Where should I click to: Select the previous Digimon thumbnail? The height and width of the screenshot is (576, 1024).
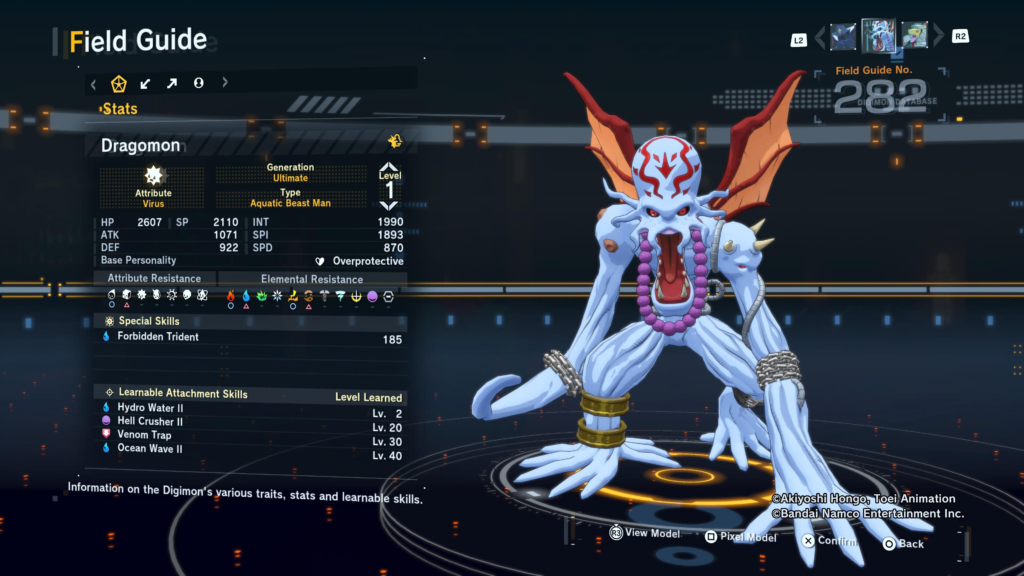[x=843, y=37]
